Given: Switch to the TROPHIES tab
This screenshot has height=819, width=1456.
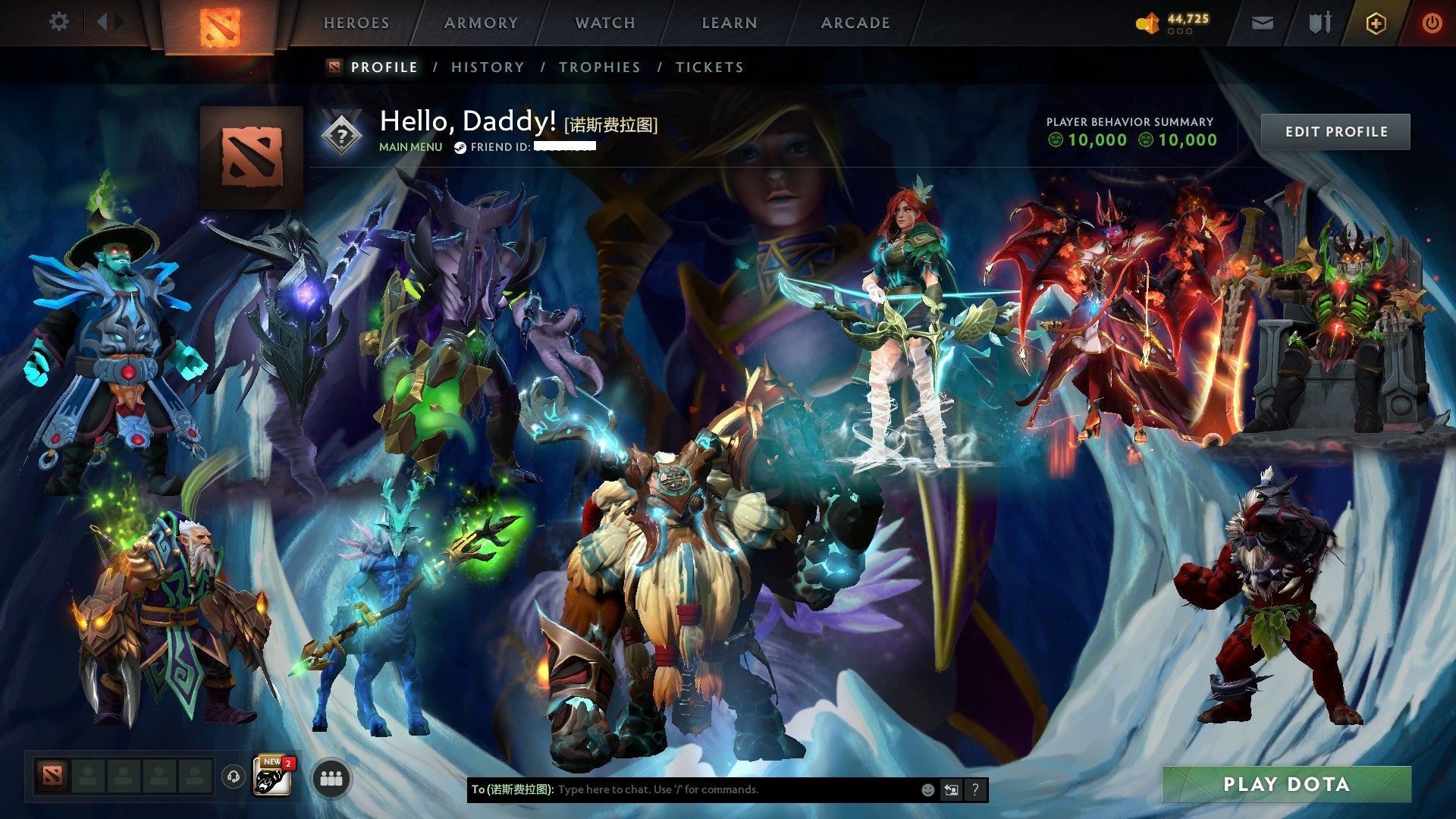Looking at the screenshot, I should (x=599, y=67).
